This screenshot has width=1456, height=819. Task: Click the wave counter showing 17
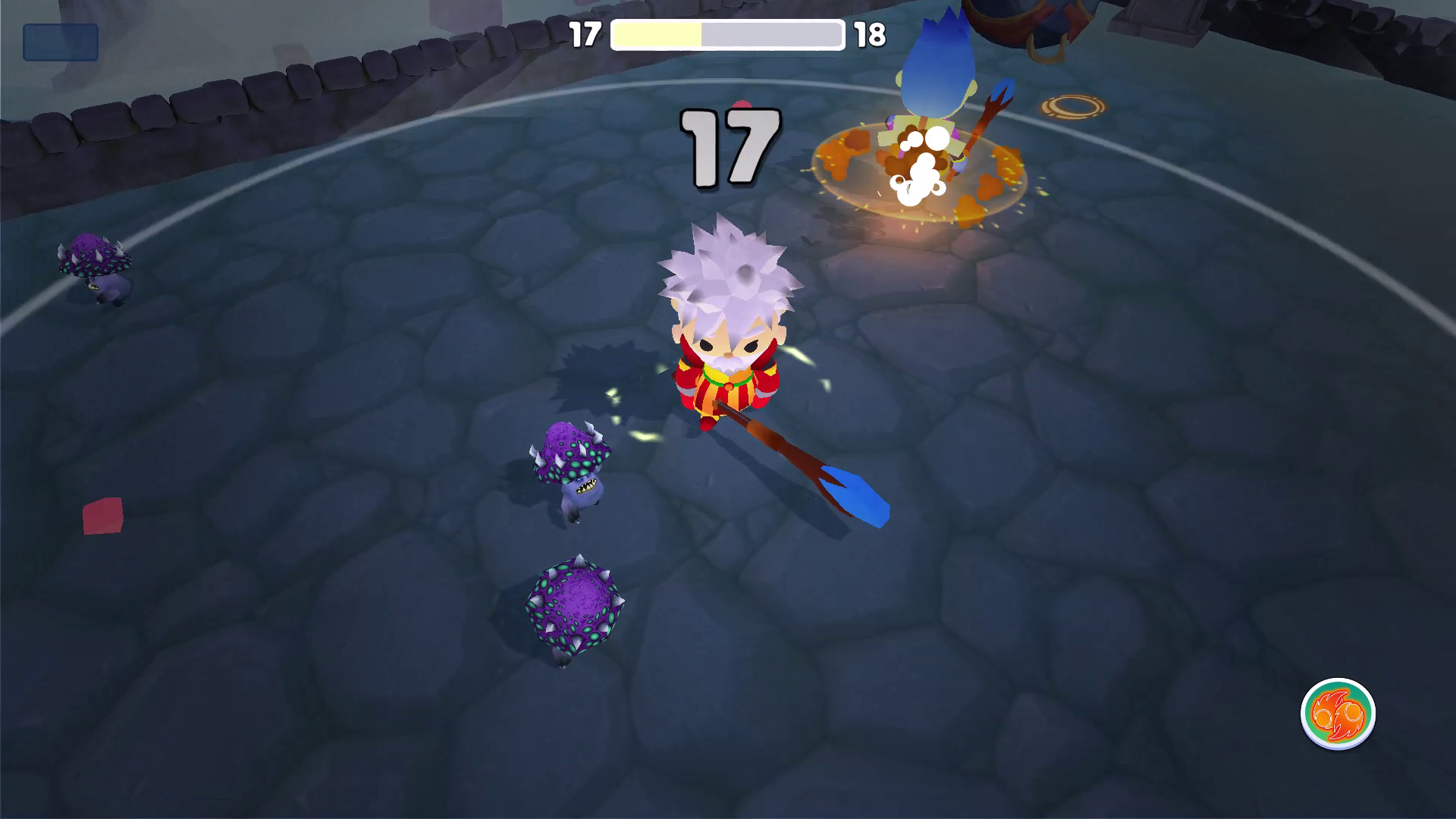pyautogui.click(x=584, y=33)
